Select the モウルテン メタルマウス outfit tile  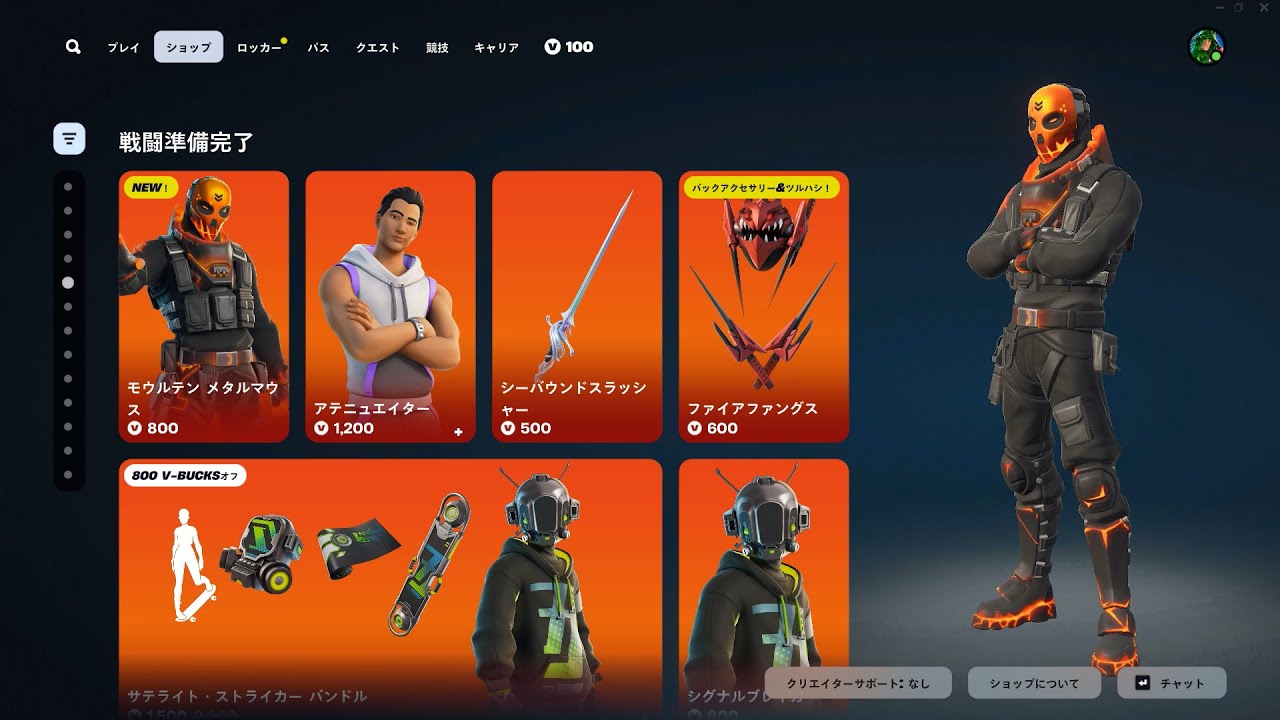[x=204, y=306]
